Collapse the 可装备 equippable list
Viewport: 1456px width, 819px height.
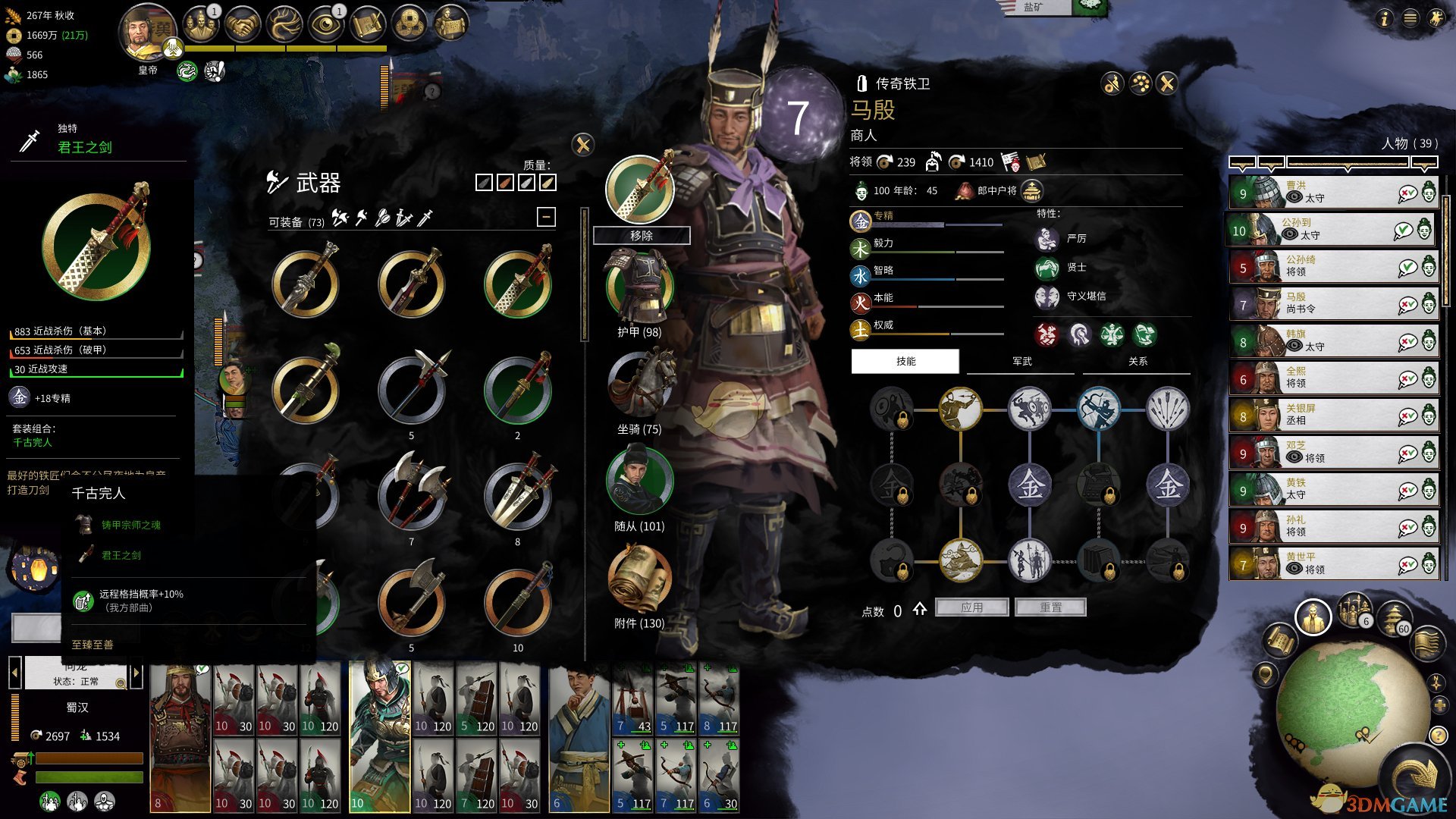coord(546,218)
